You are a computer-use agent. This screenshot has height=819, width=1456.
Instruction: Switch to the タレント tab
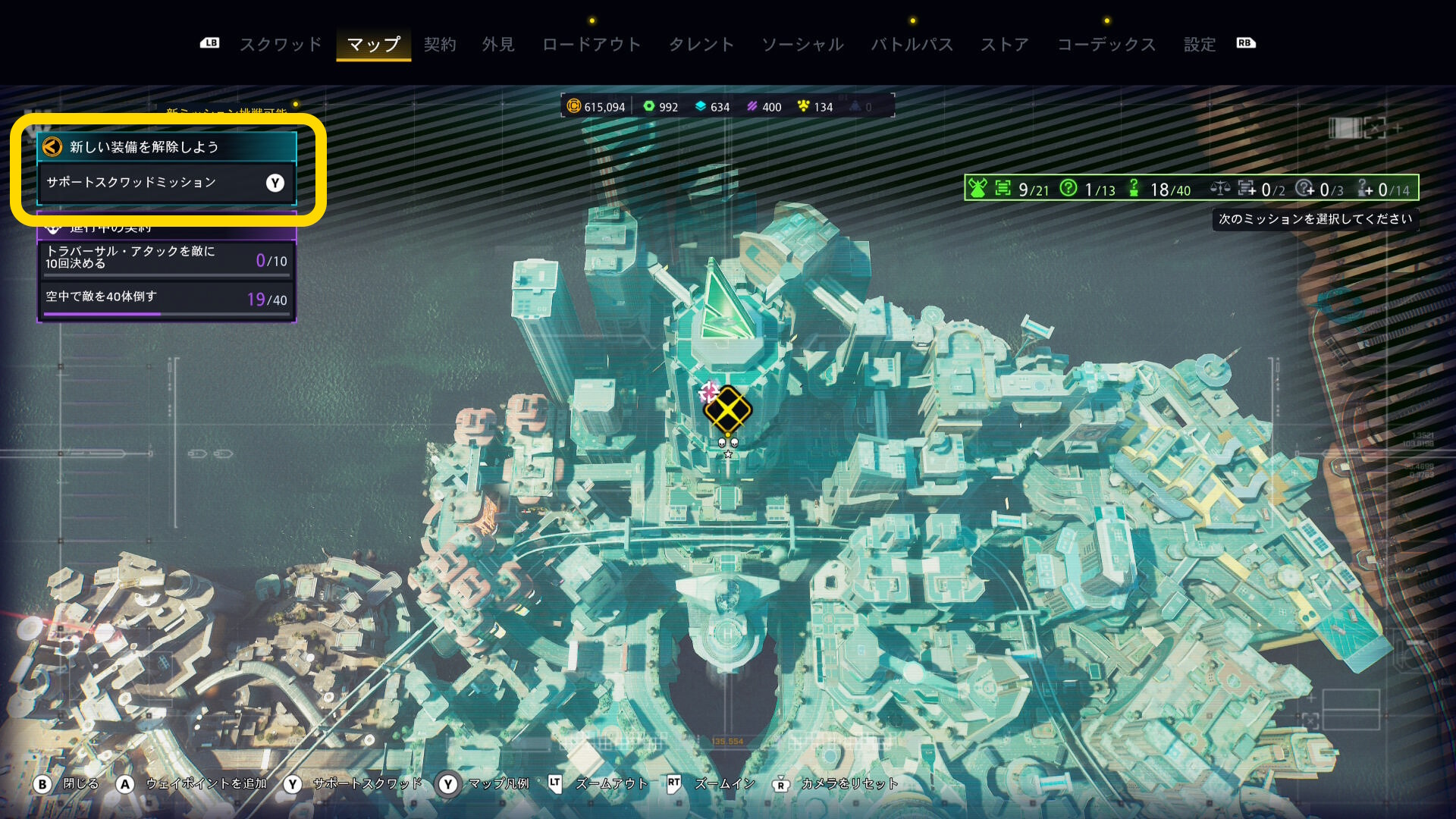point(701,44)
